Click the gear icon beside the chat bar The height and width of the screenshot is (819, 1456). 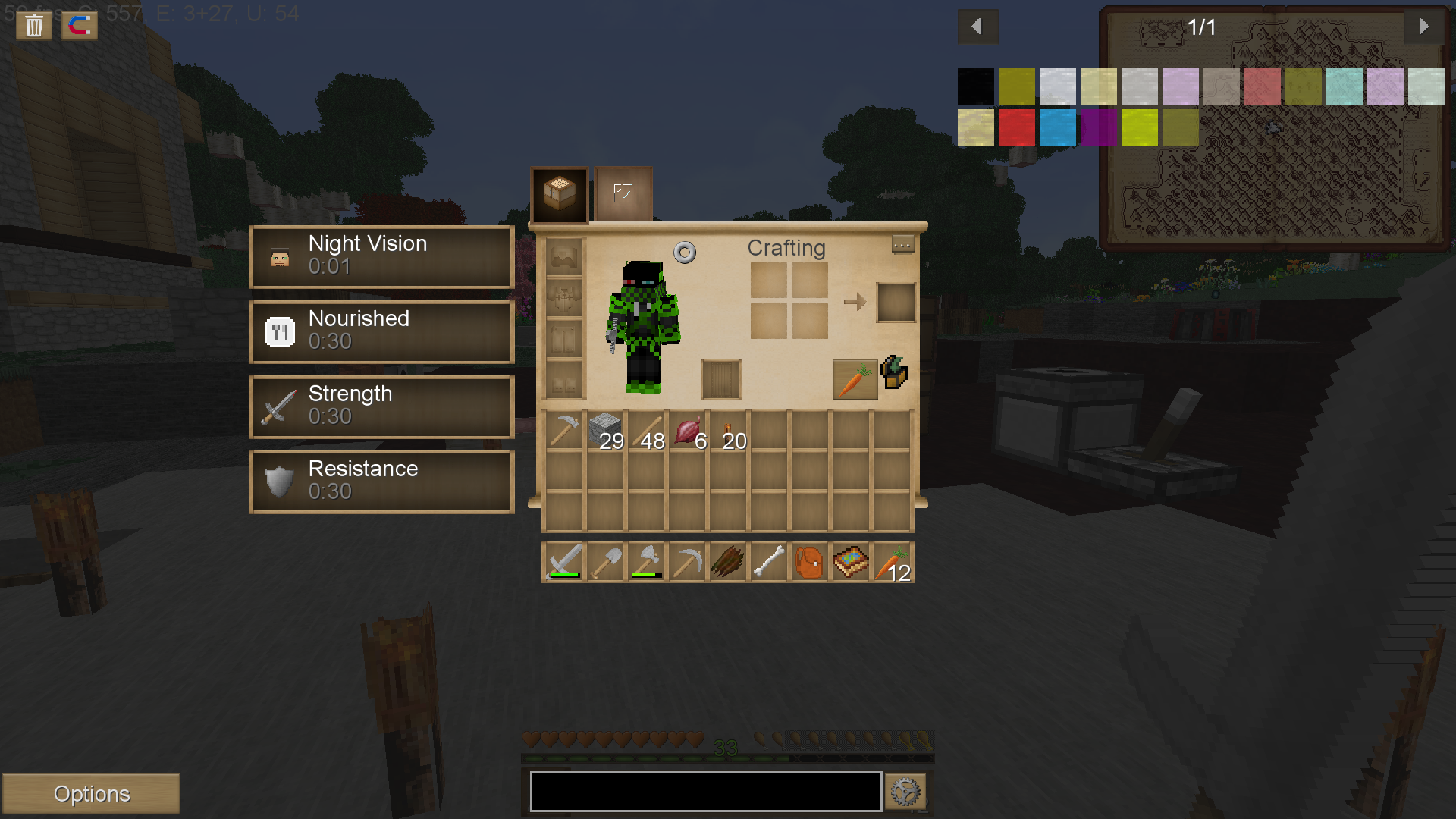(905, 791)
